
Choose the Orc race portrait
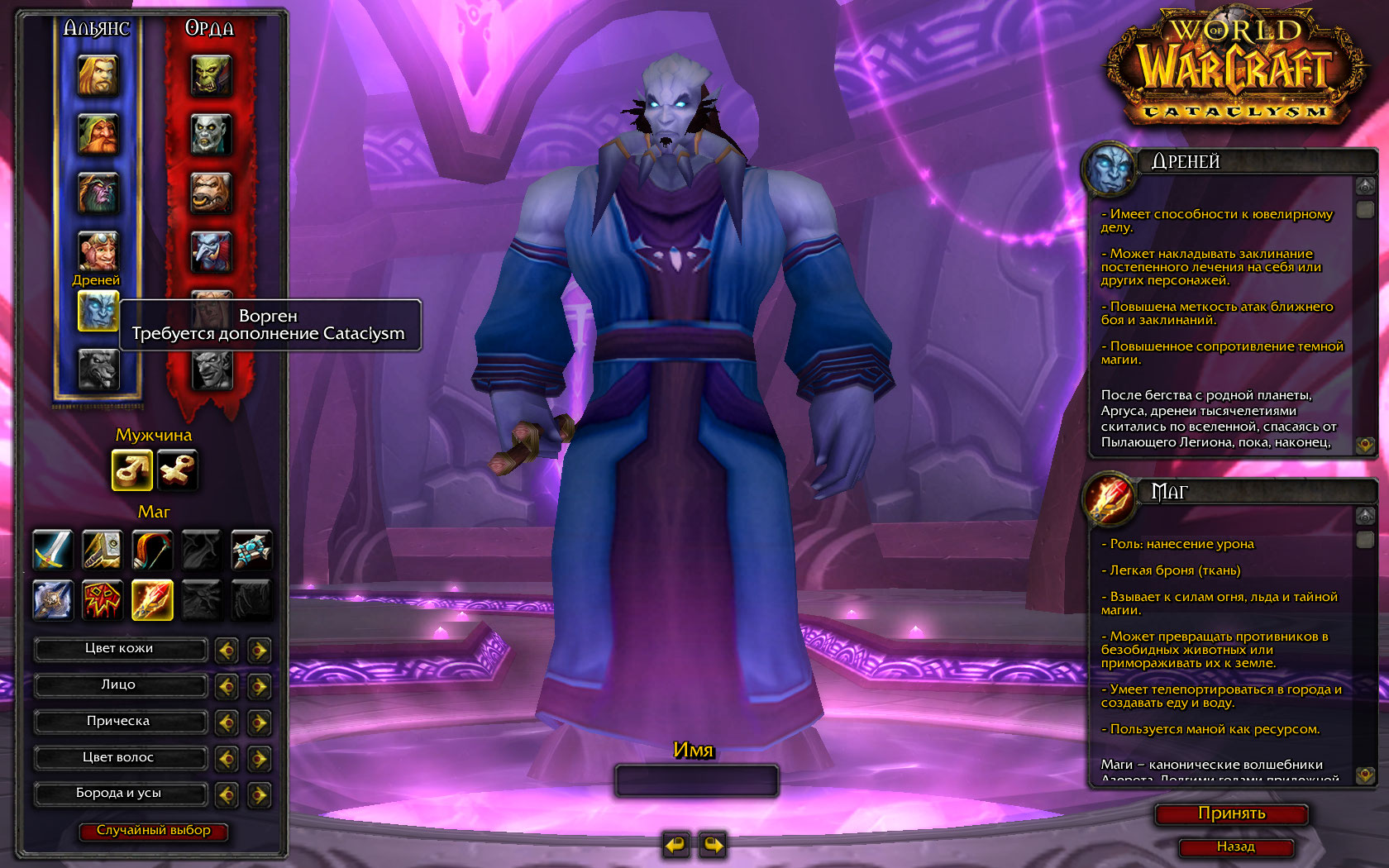211,75
